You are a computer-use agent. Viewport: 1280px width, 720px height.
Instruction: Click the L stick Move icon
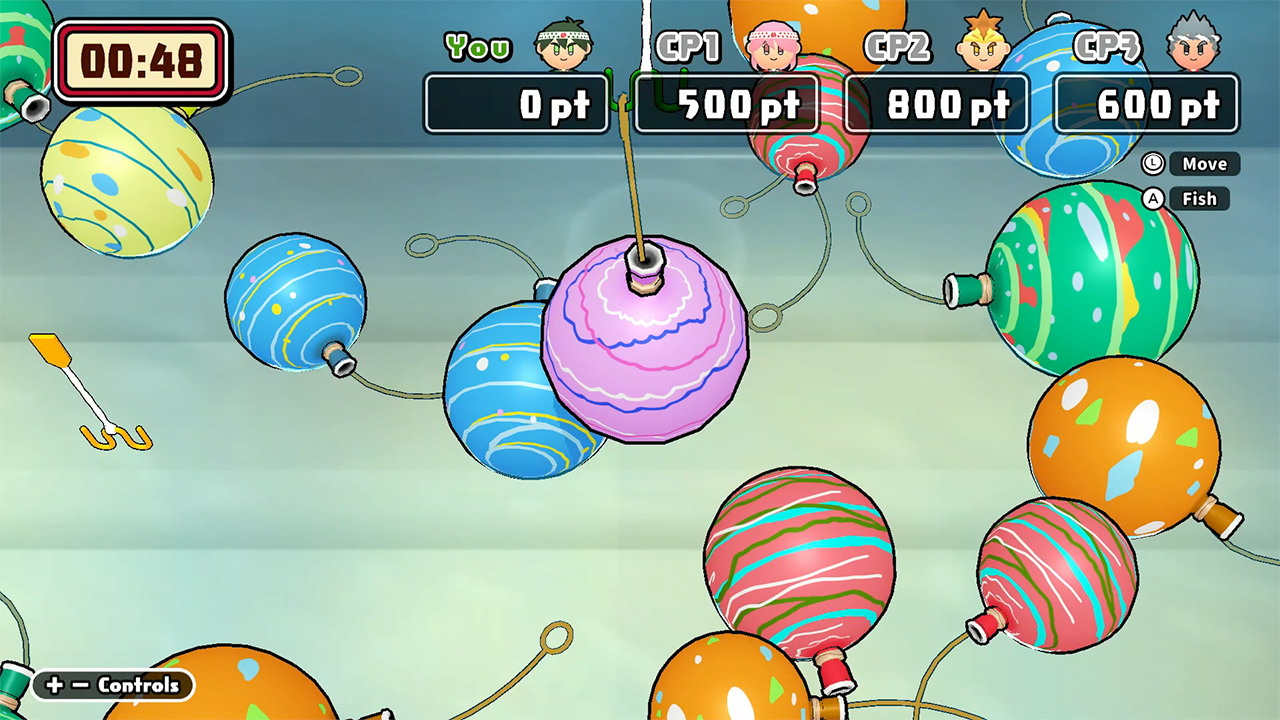coord(1152,164)
